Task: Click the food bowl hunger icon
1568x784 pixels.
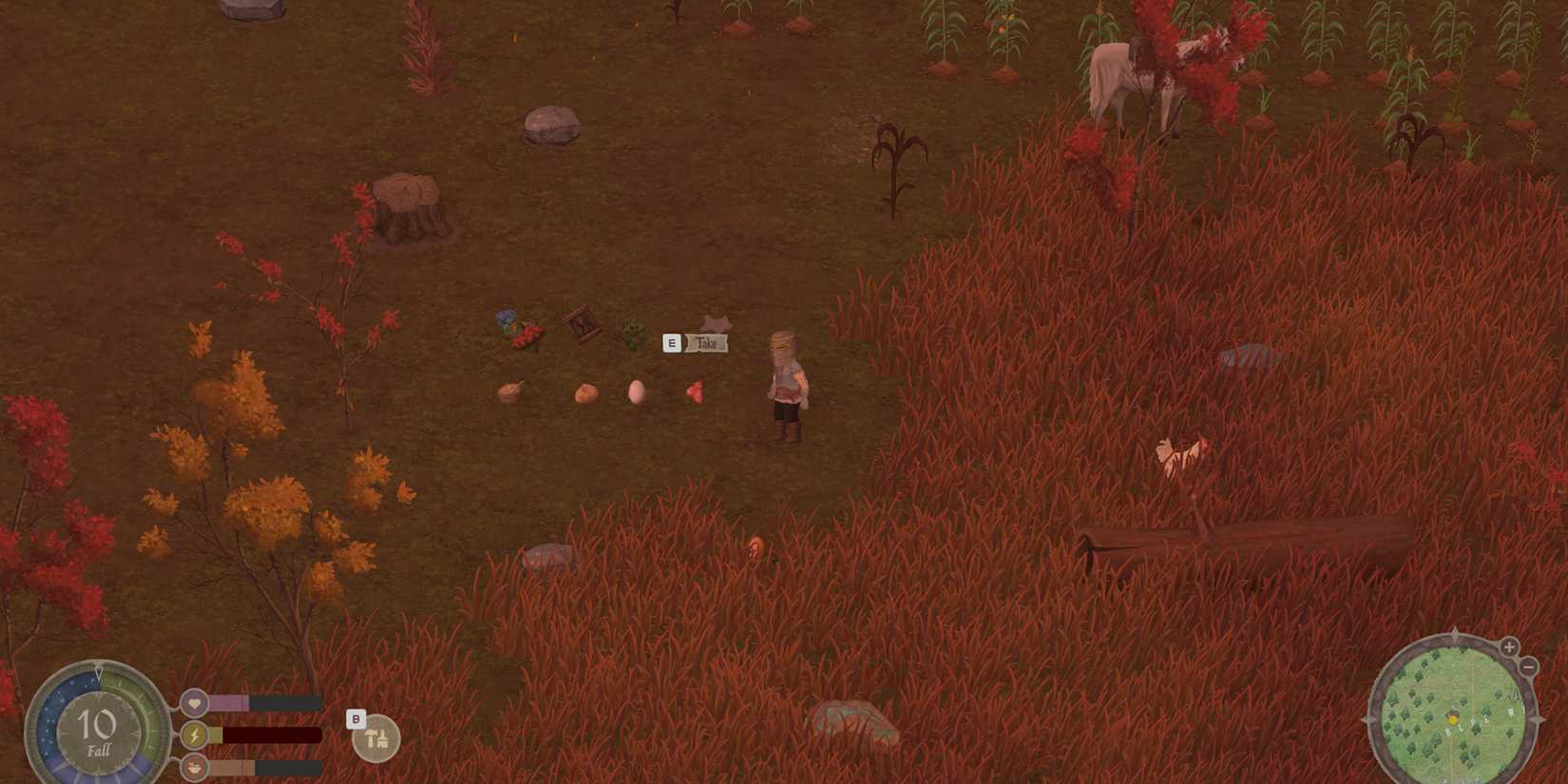Action: 194,767
